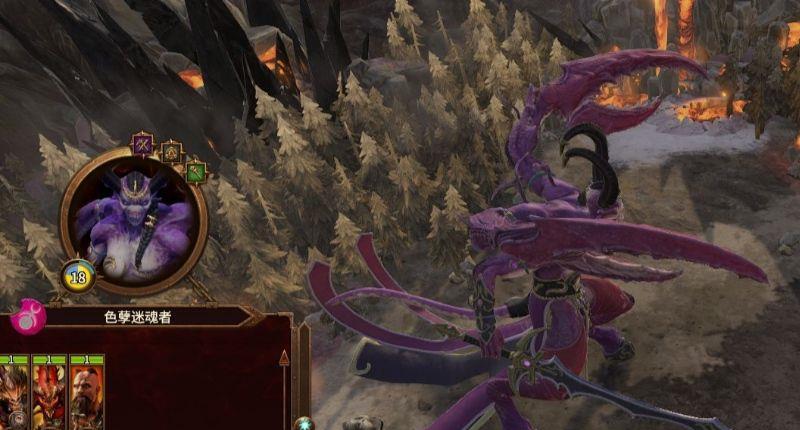Select the red horned daemon unit card
This screenshot has width=800, height=430.
click(49, 393)
